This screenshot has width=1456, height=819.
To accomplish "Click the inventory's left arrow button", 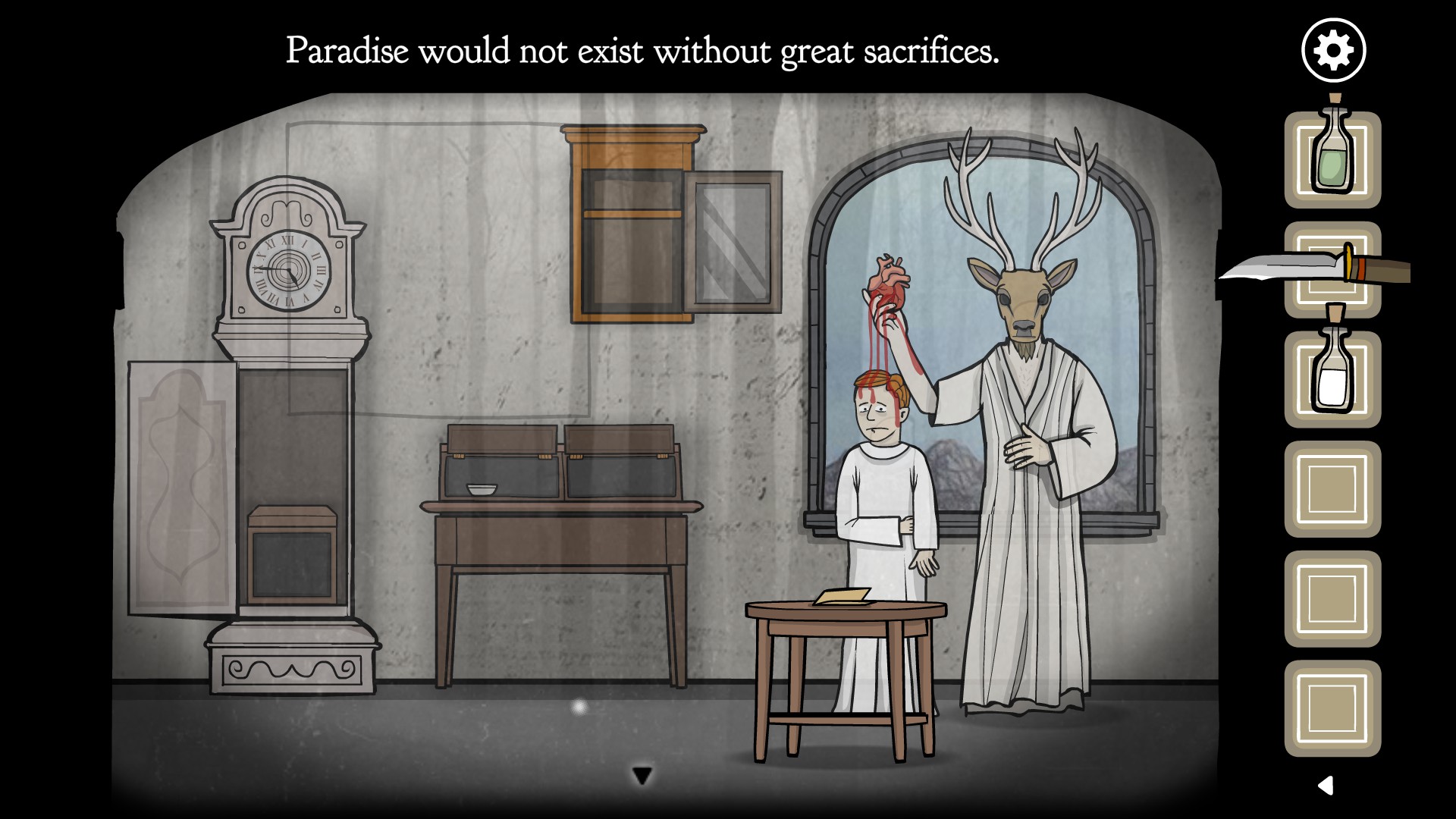I will click(x=1326, y=785).
